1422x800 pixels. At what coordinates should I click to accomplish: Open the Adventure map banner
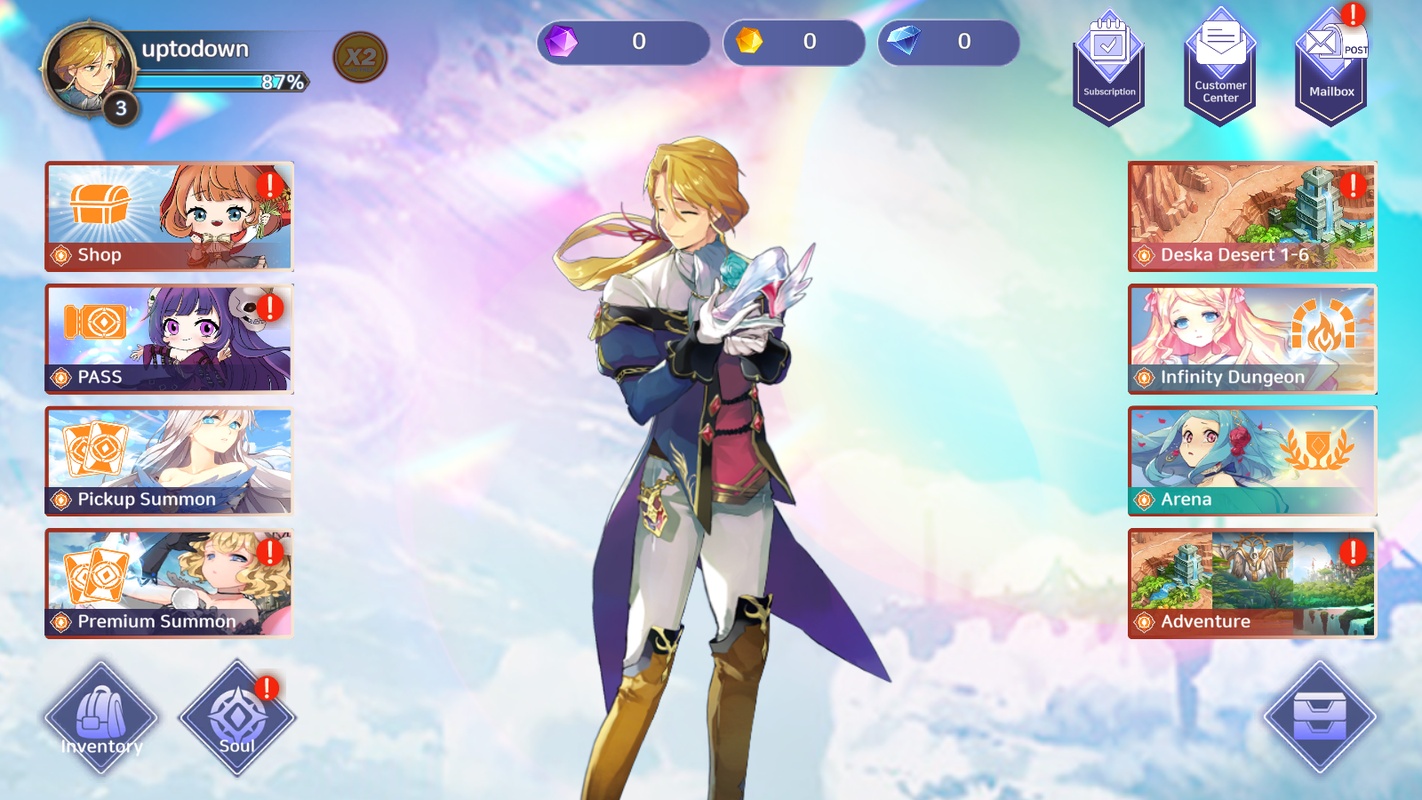[1252, 583]
